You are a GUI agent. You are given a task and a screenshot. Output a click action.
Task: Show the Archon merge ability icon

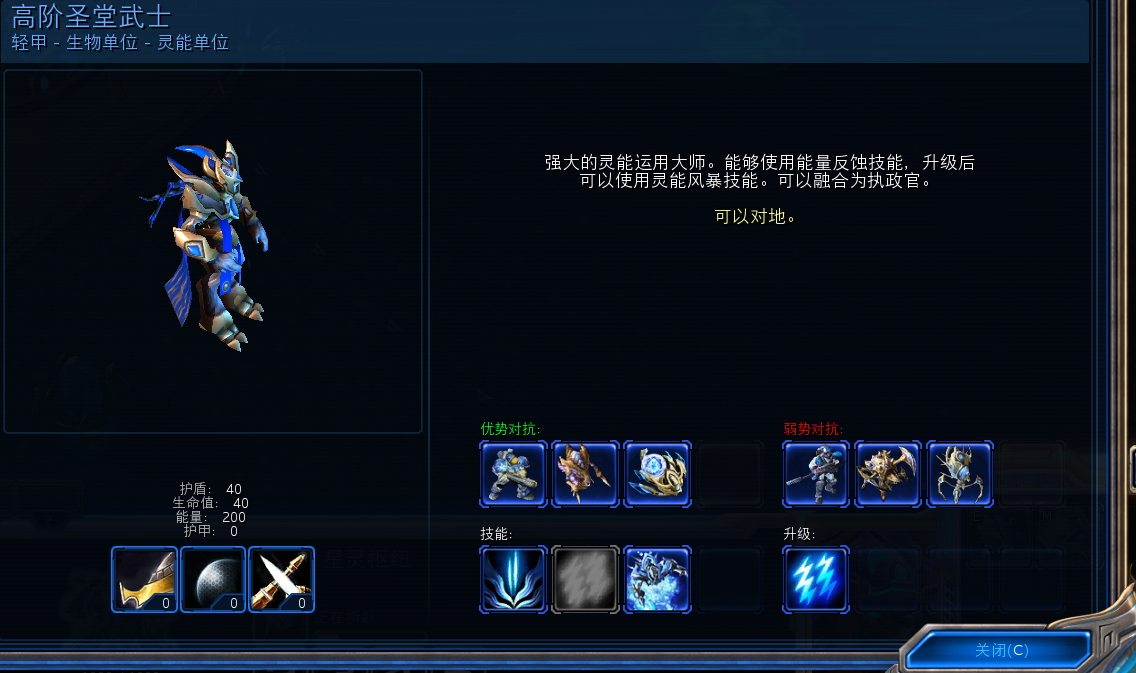click(657, 579)
